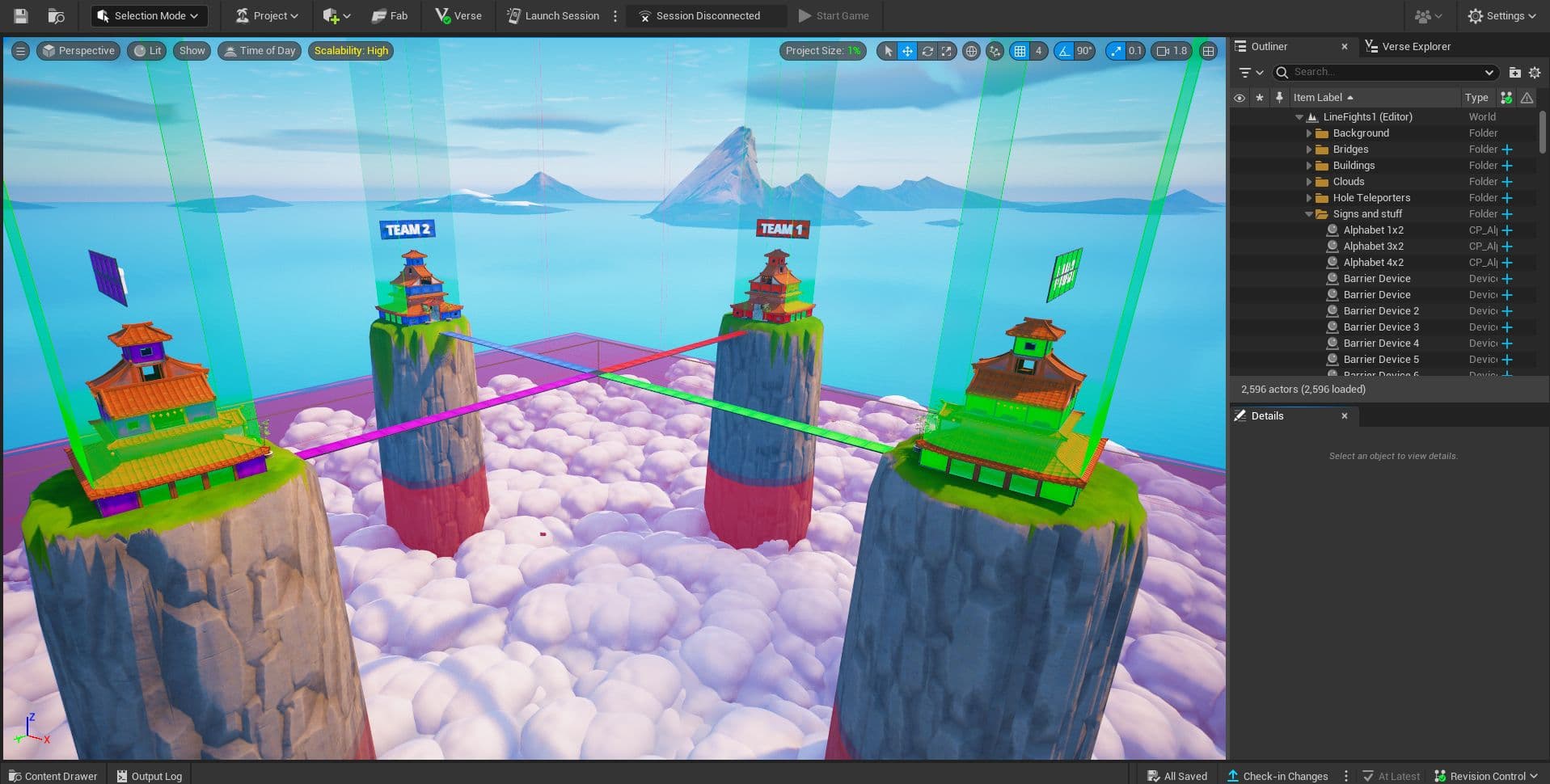Click inside the Outliner search field
This screenshot has height=784, width=1550.
tap(1383, 72)
